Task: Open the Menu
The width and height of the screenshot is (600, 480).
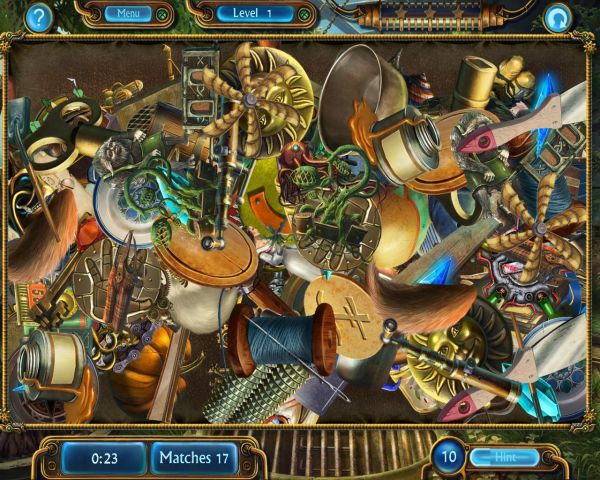Action: click(x=128, y=14)
